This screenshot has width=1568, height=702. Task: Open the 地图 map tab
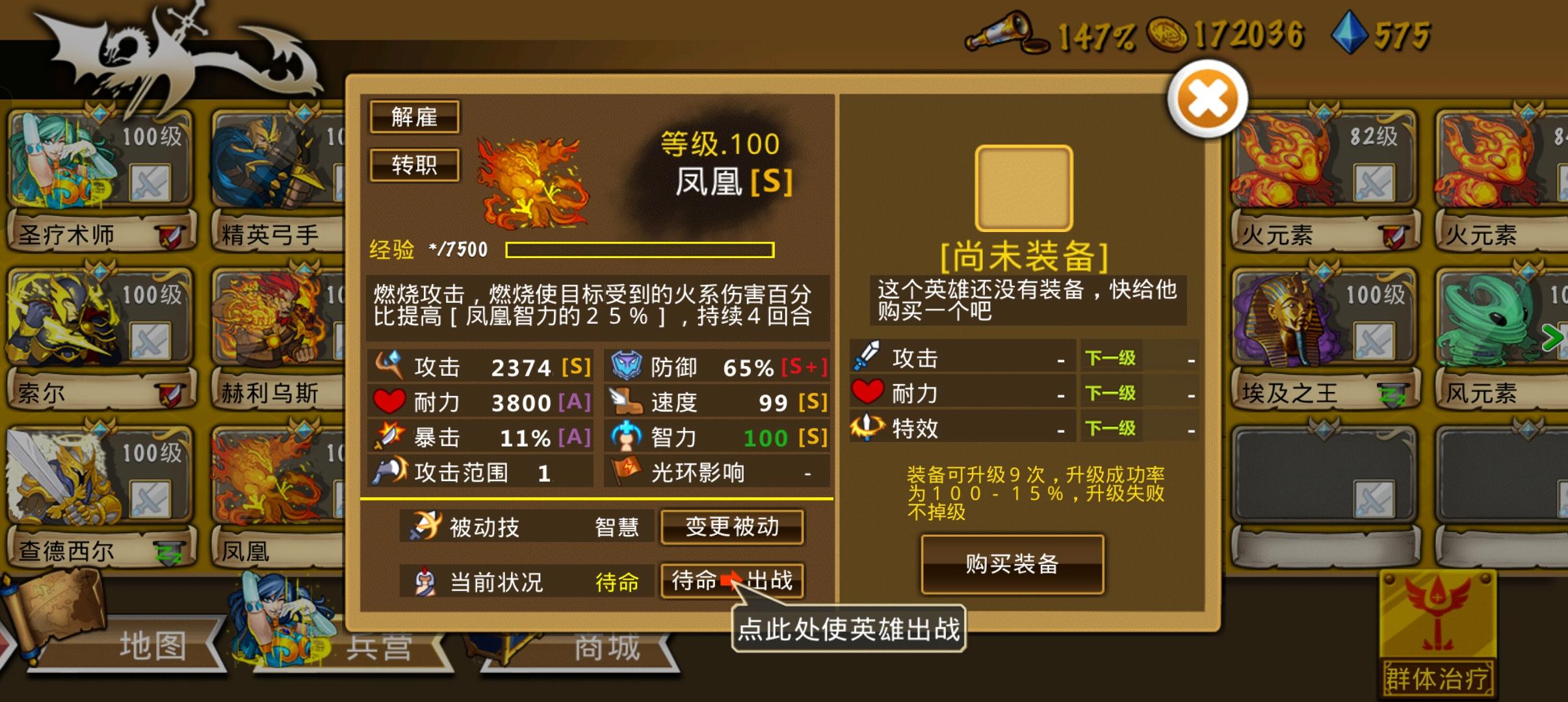[x=153, y=645]
